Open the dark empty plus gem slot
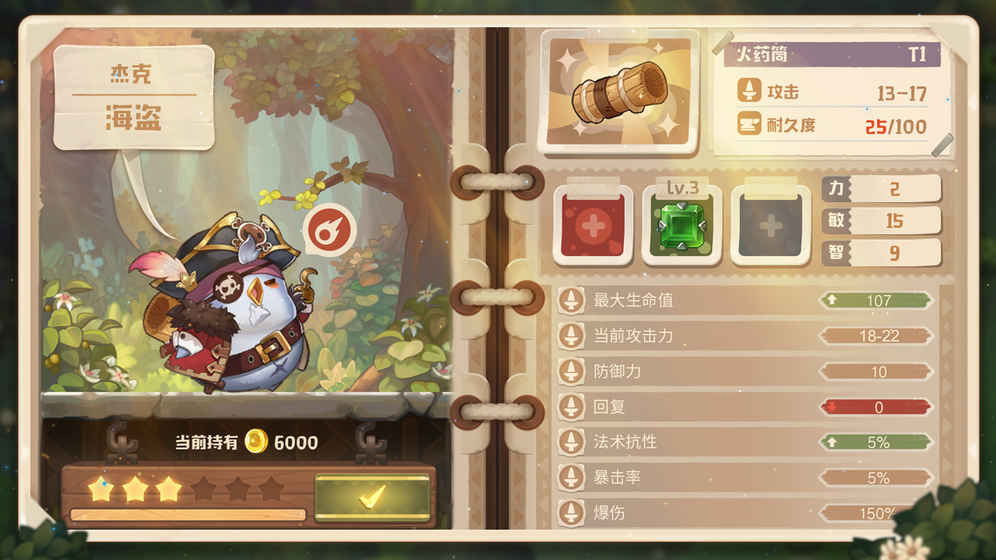The image size is (996, 560). (x=770, y=225)
